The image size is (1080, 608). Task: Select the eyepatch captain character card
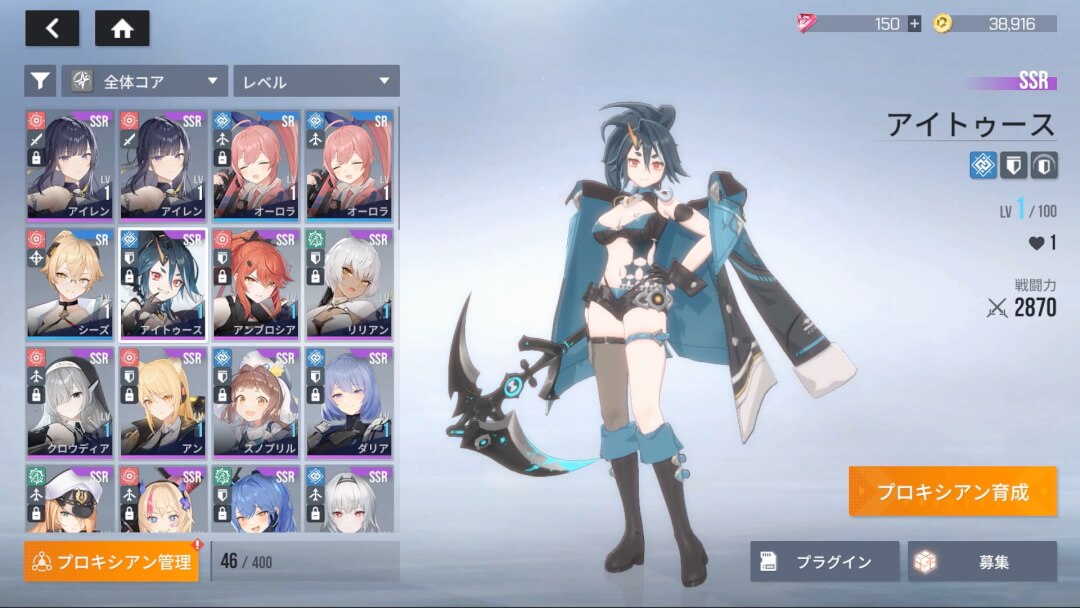pyautogui.click(x=70, y=500)
